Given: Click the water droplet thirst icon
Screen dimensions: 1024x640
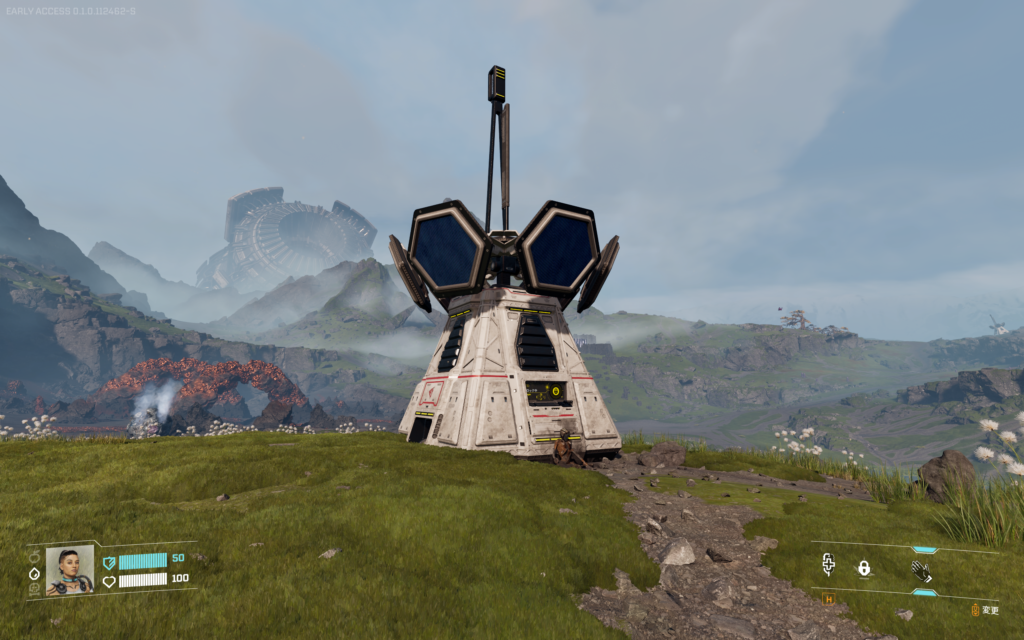Looking at the screenshot, I should pos(34,573).
